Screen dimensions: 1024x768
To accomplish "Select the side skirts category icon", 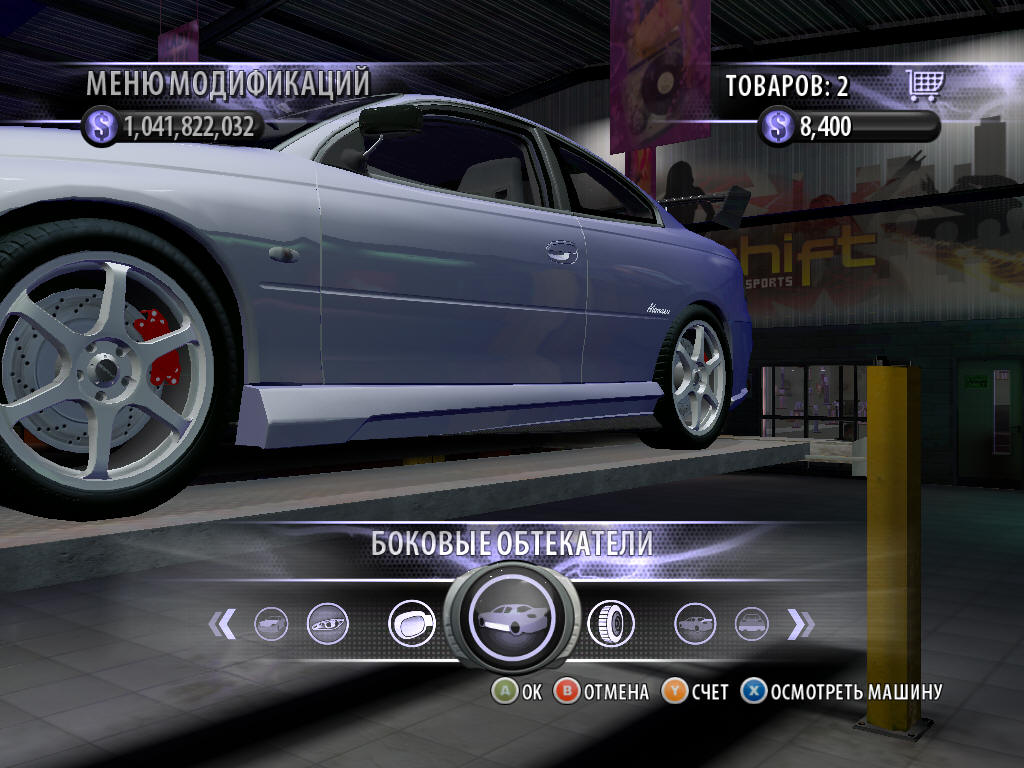I will tap(512, 618).
